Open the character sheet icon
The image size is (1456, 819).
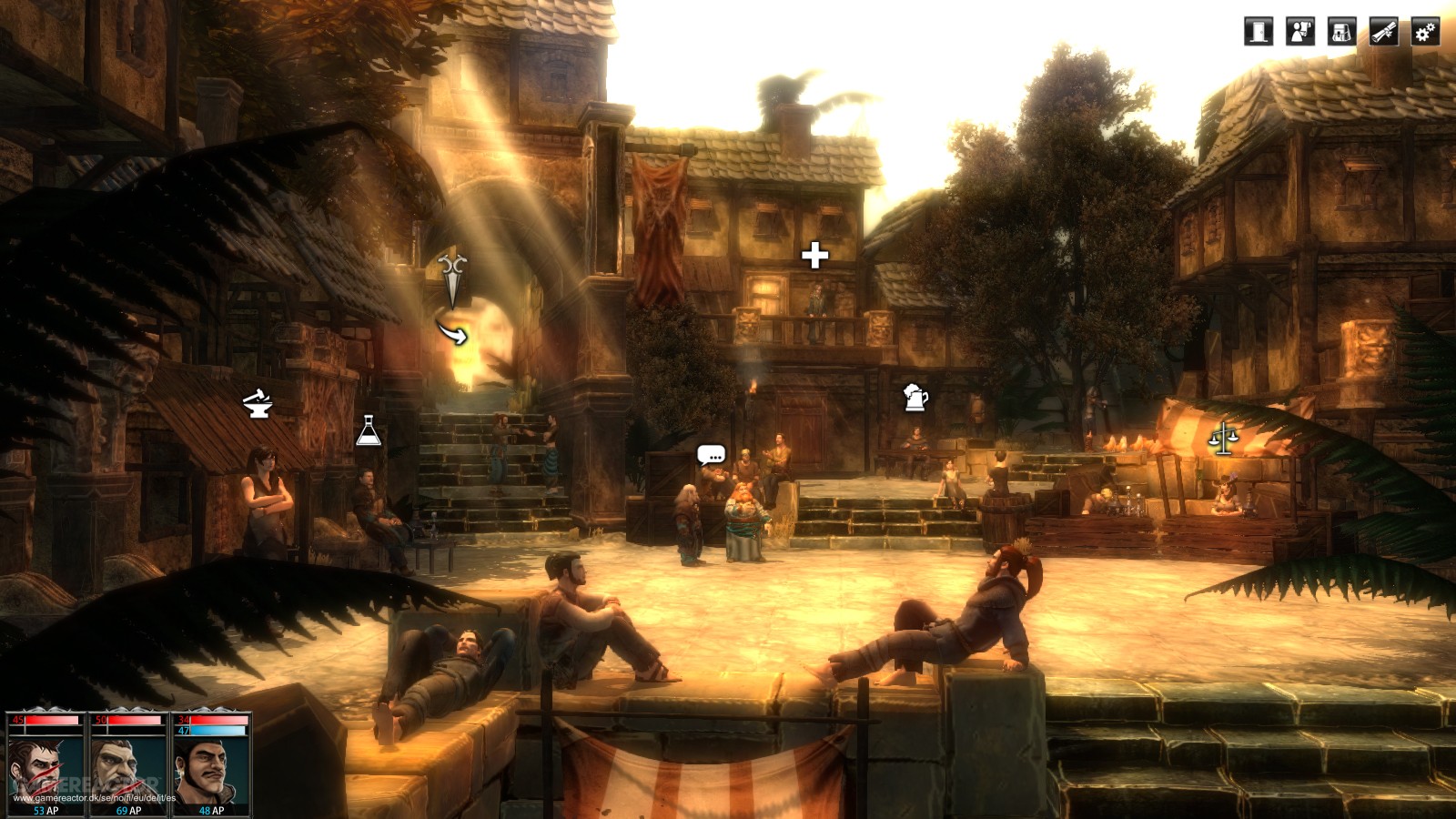tap(1299, 33)
